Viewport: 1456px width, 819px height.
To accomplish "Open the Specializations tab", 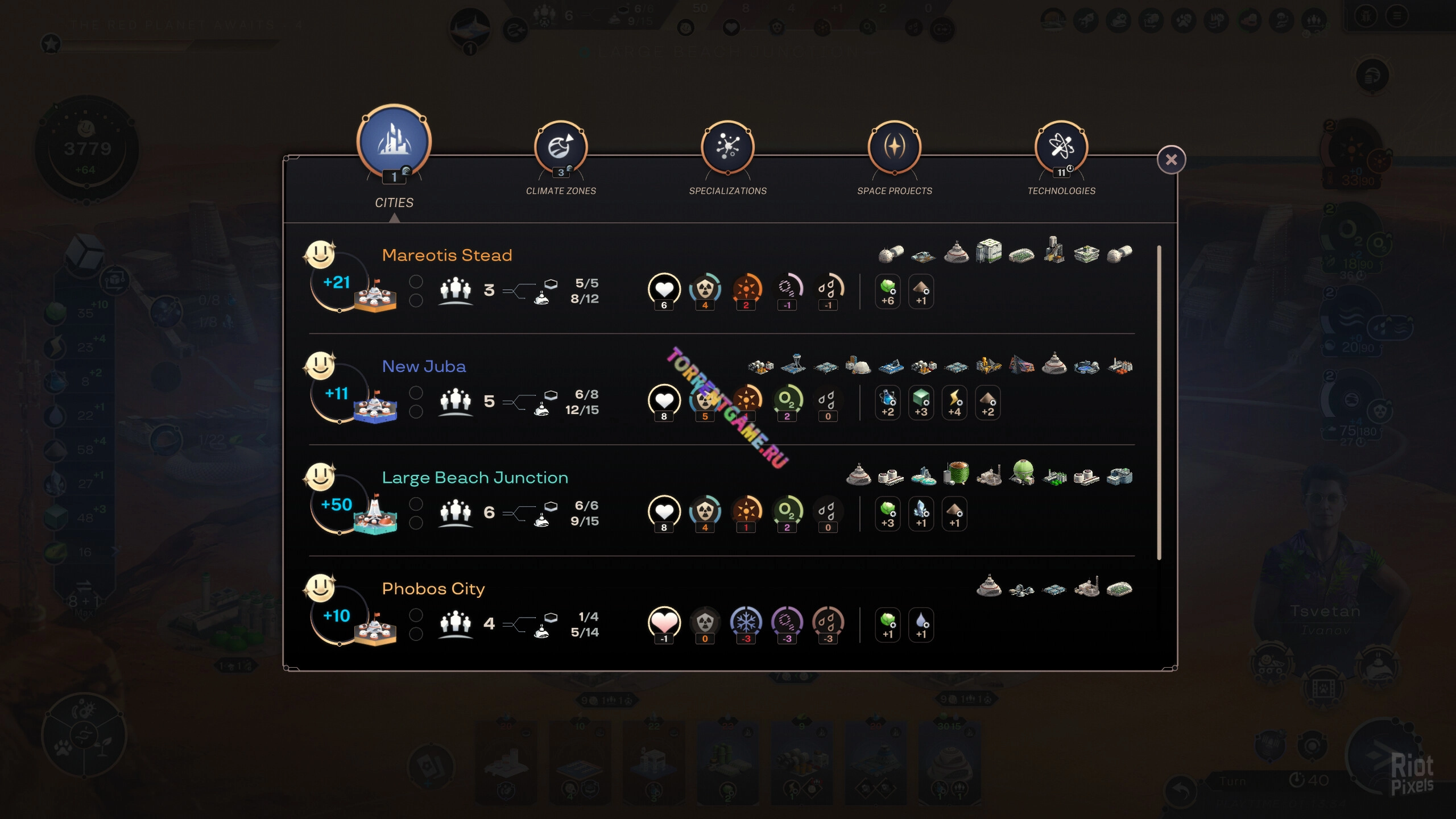I will (727, 148).
